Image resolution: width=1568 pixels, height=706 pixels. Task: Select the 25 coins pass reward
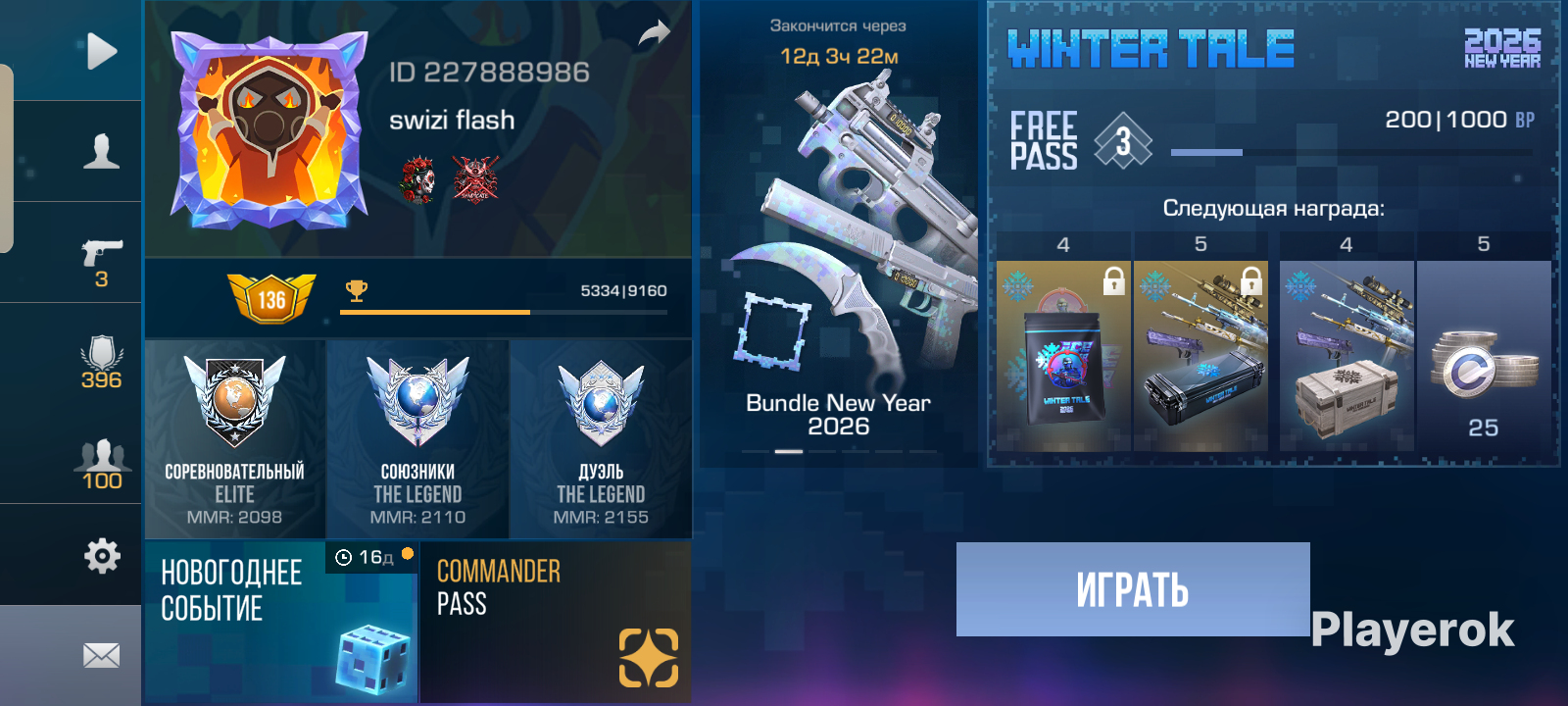click(1483, 355)
